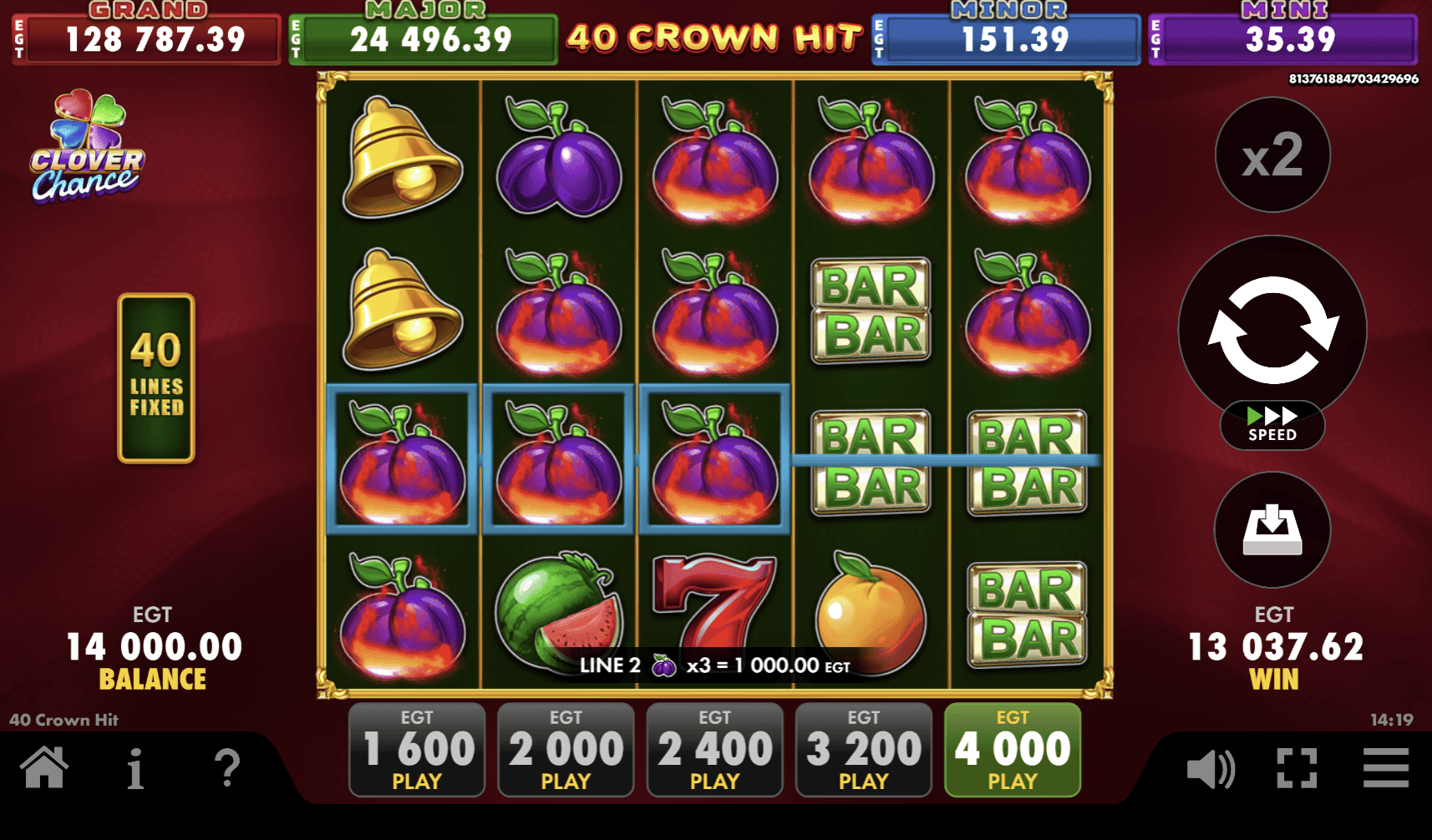1432x840 pixels.
Task: Select the Minor jackpot display
Action: [x=1005, y=38]
